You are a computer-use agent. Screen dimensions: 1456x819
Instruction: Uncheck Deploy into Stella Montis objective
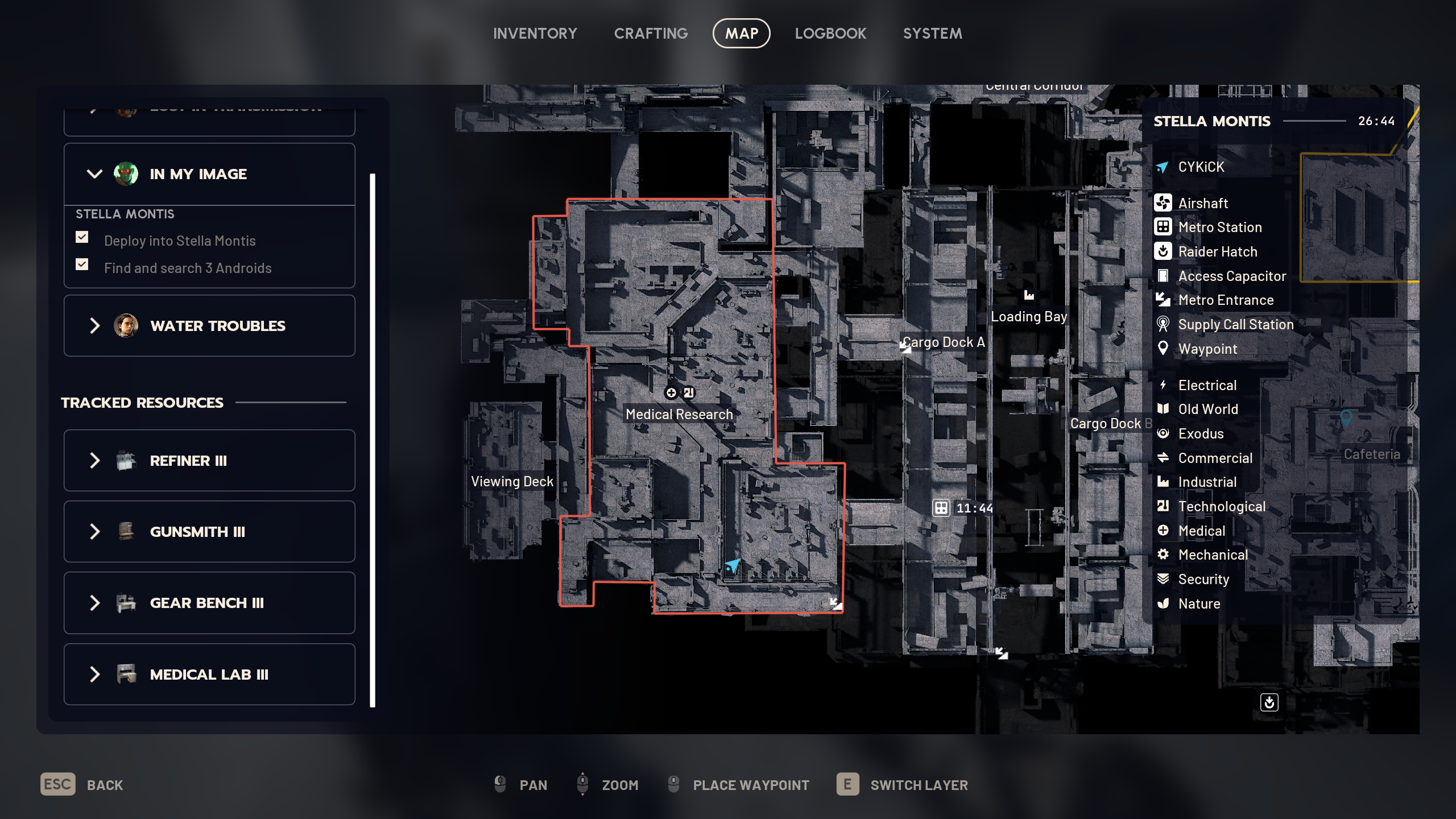point(82,237)
